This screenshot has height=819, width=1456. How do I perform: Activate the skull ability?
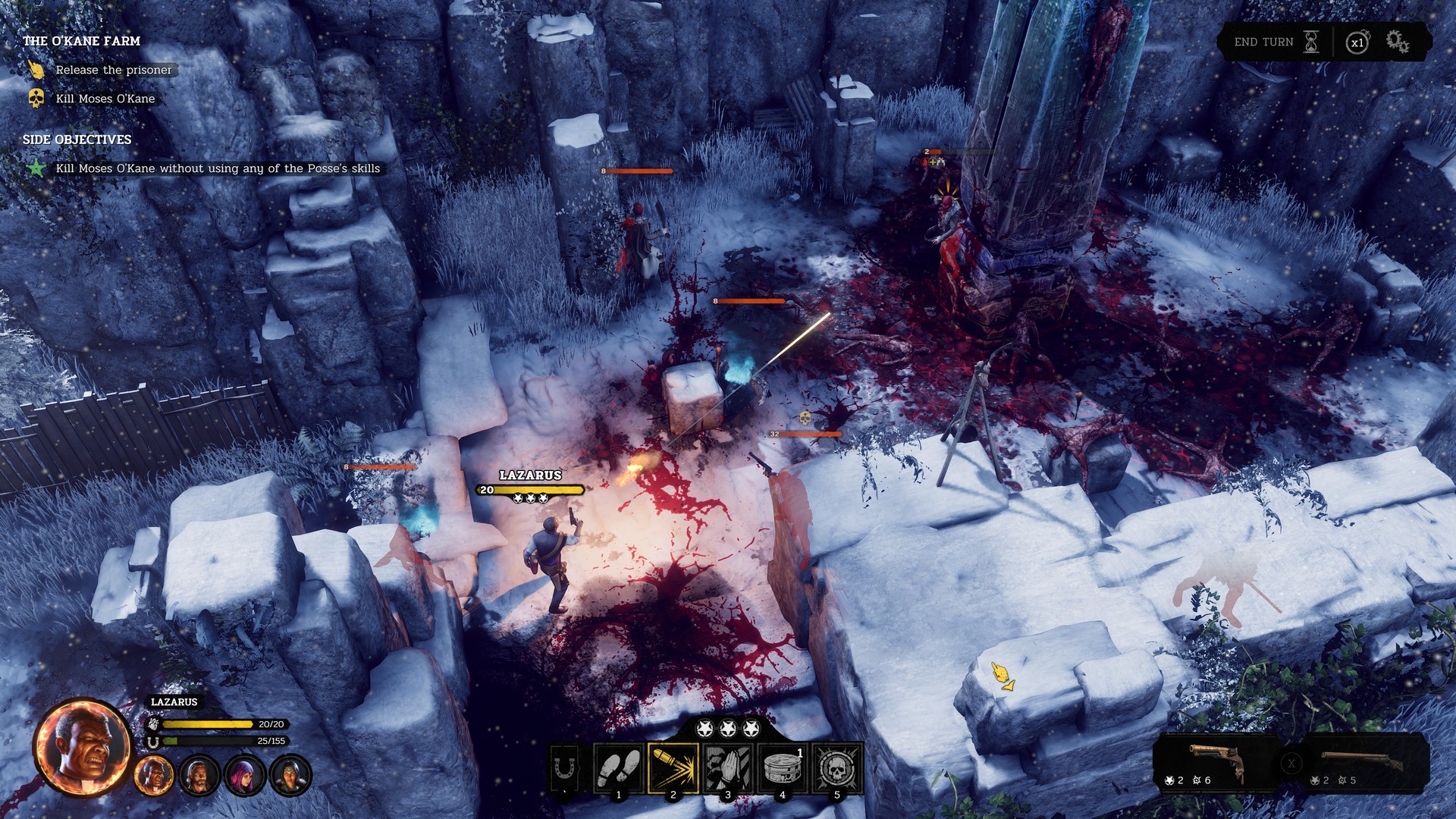(x=837, y=768)
